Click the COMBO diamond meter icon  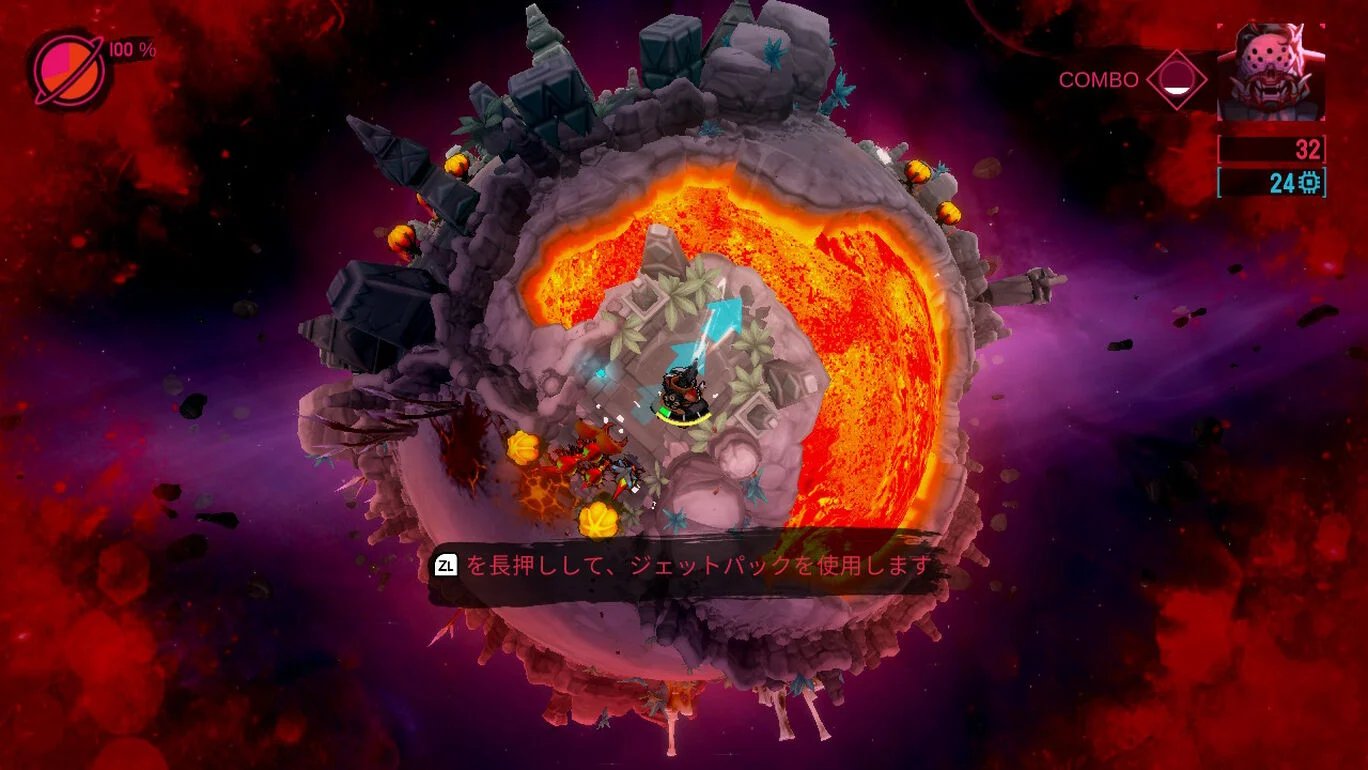pyautogui.click(x=1177, y=80)
